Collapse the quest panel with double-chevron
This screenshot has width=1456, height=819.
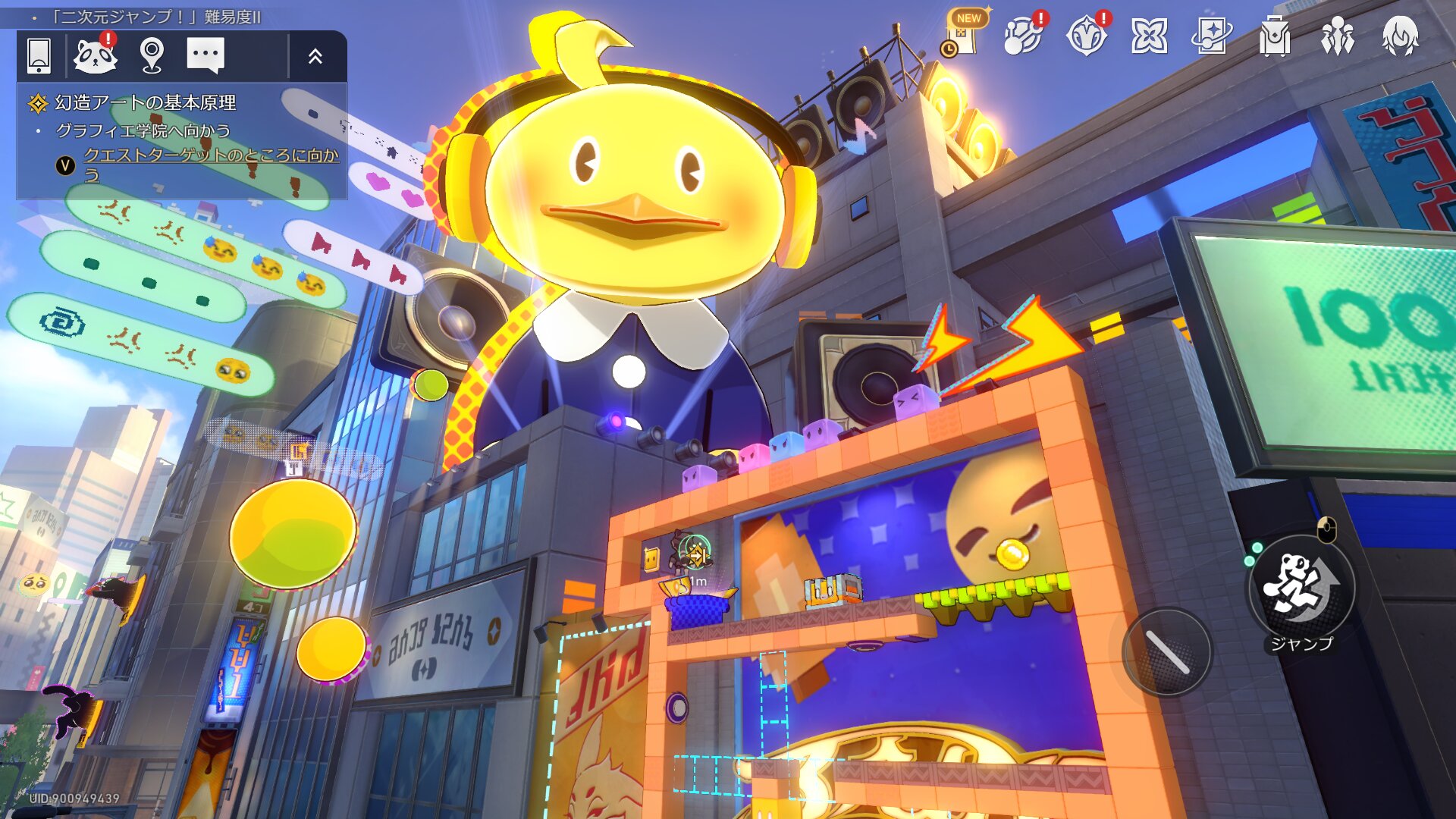pos(315,55)
